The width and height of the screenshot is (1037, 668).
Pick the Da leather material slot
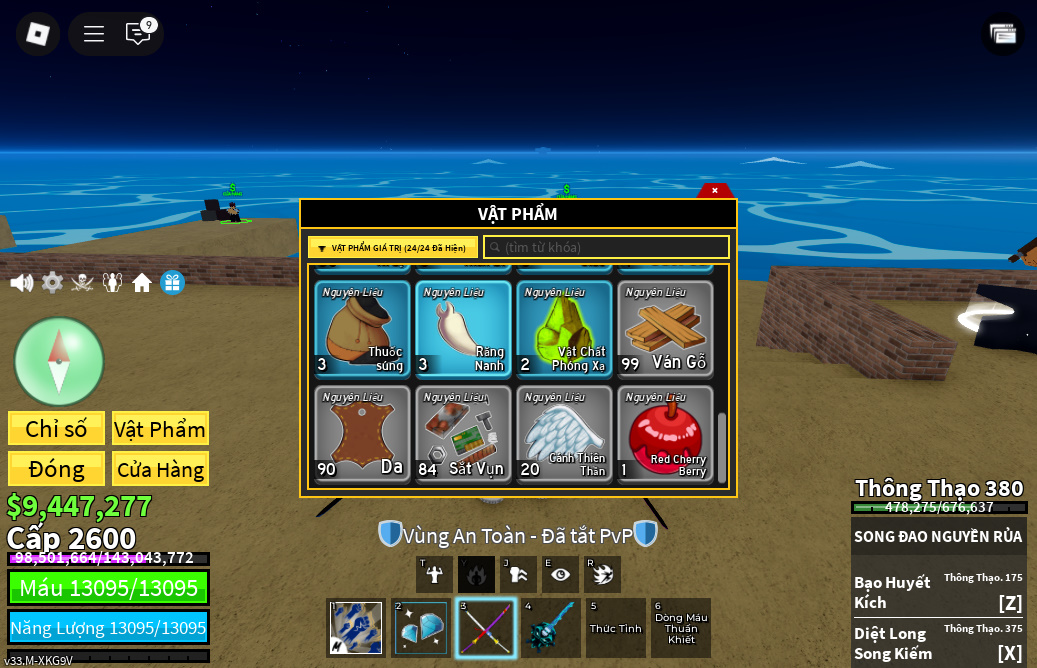click(x=362, y=434)
